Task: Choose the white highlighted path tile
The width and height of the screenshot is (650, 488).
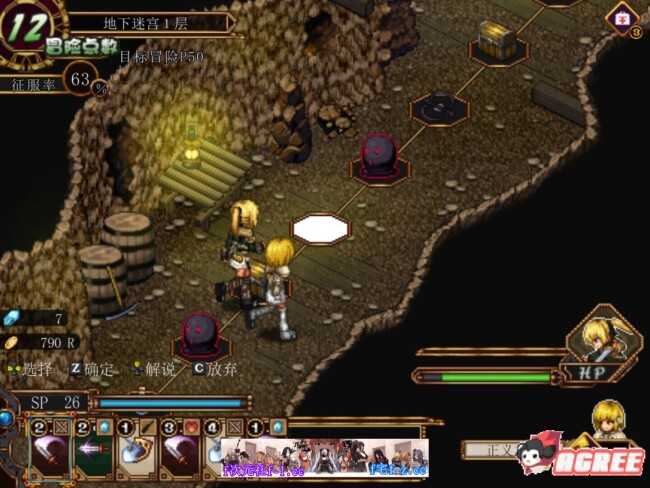Action: [320, 228]
